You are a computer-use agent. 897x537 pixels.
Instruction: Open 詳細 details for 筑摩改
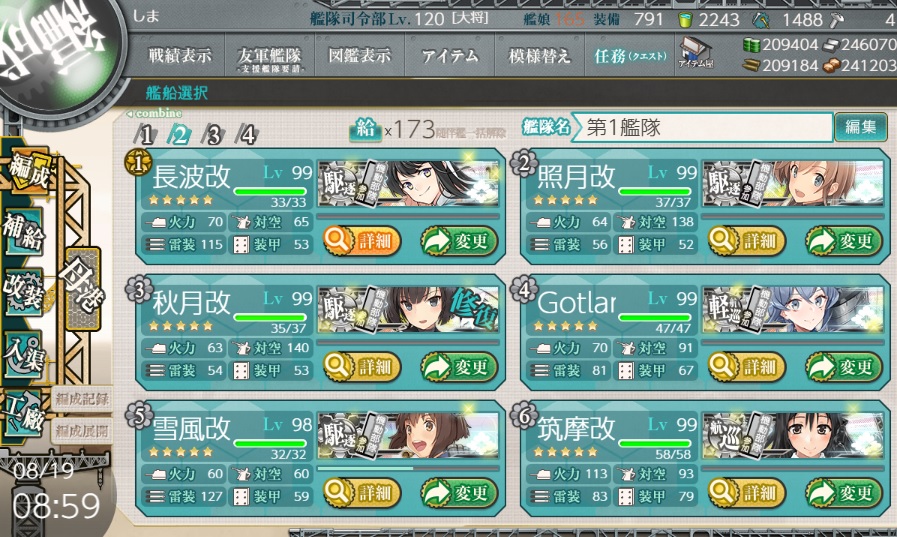[x=746, y=492]
